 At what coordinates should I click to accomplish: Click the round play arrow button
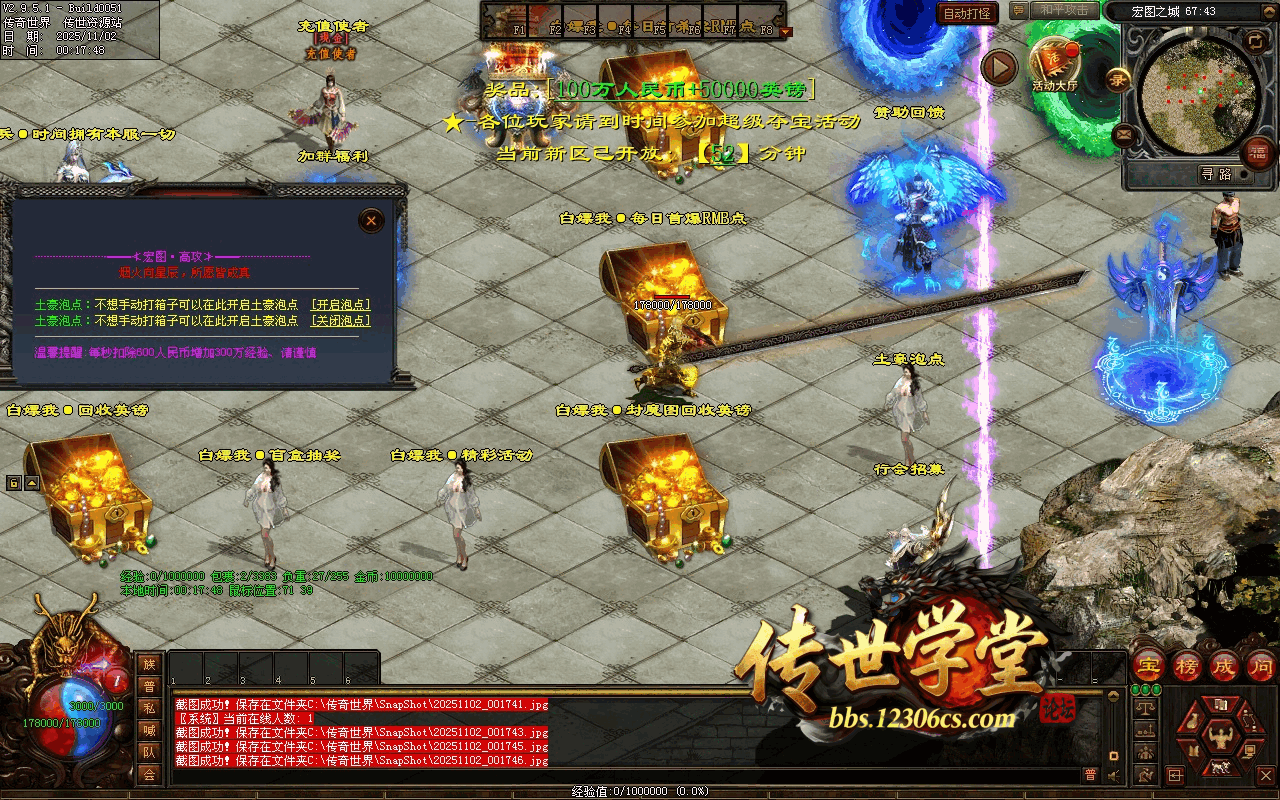point(998,68)
